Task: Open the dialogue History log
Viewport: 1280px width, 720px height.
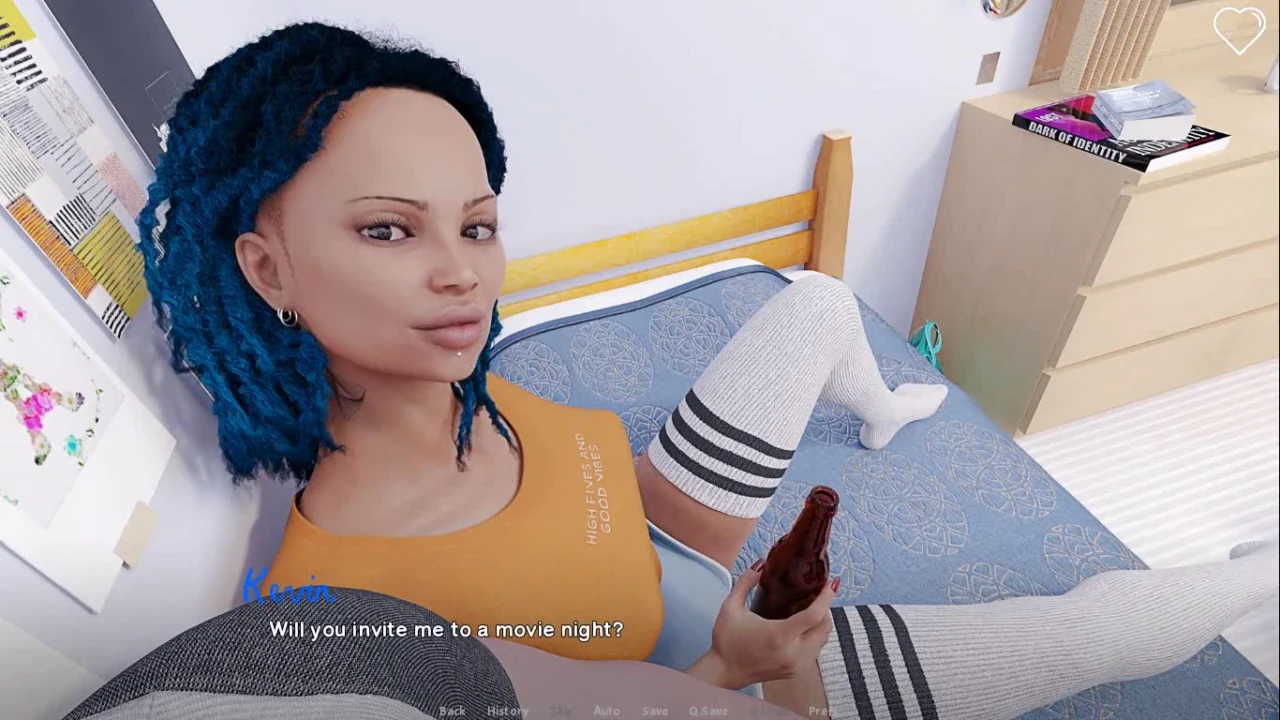Action: 507,711
